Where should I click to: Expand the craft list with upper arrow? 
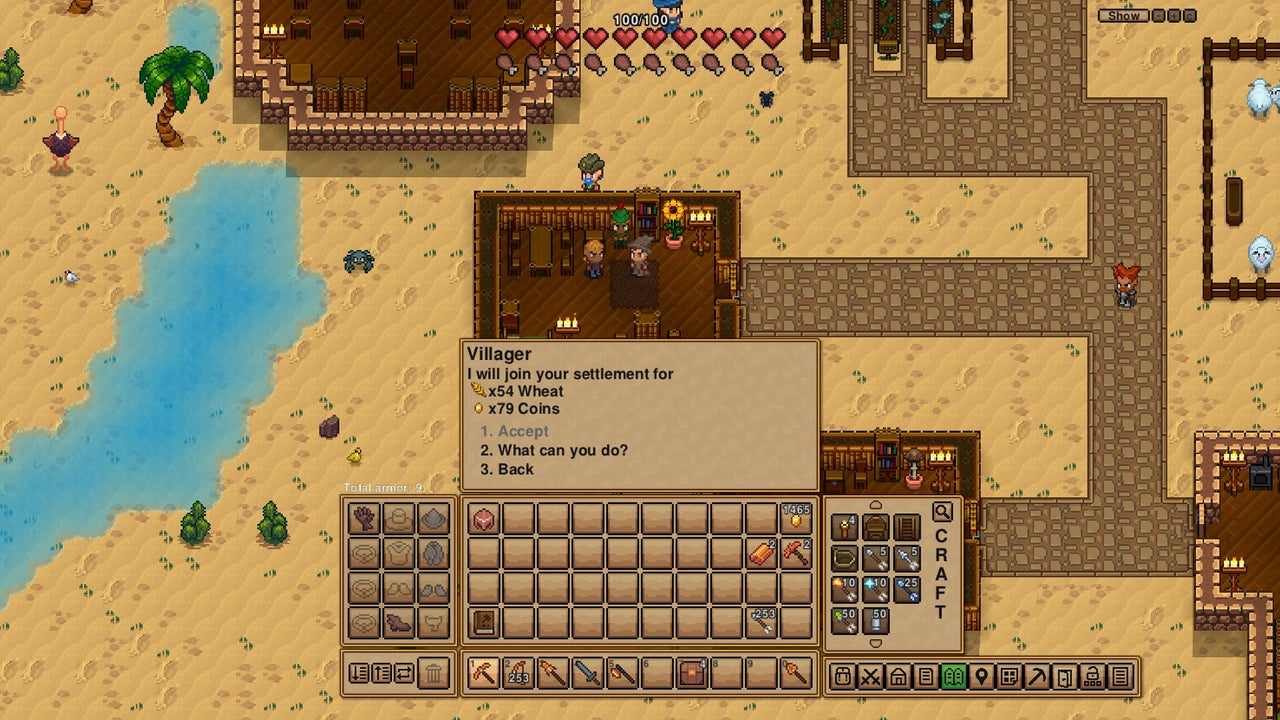click(875, 503)
